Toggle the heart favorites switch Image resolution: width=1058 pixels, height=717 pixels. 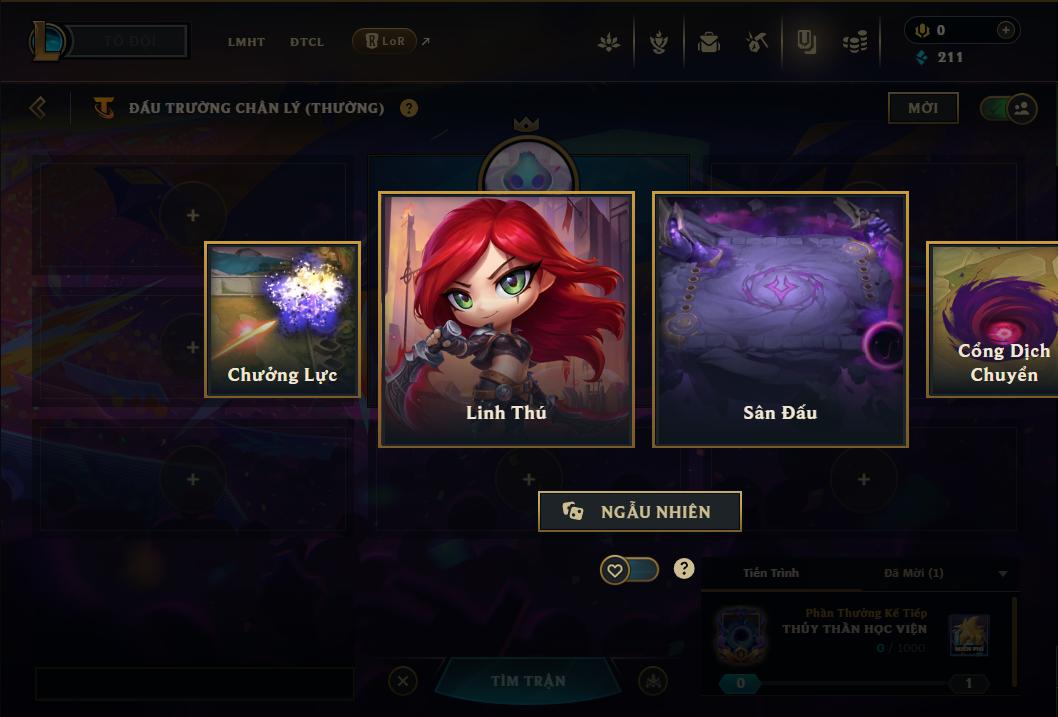coord(629,570)
